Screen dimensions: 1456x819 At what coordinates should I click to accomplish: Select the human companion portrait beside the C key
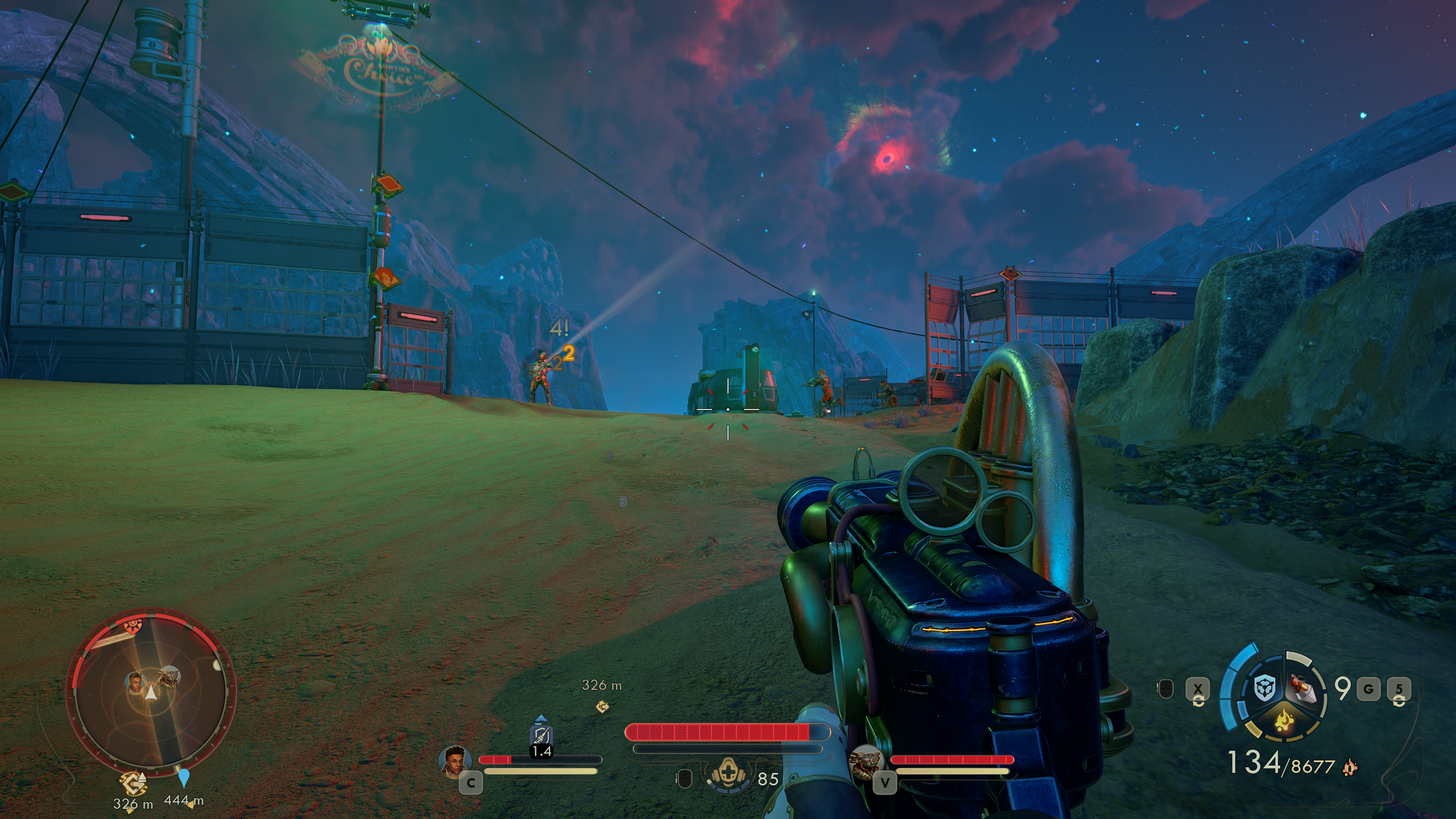[x=456, y=760]
